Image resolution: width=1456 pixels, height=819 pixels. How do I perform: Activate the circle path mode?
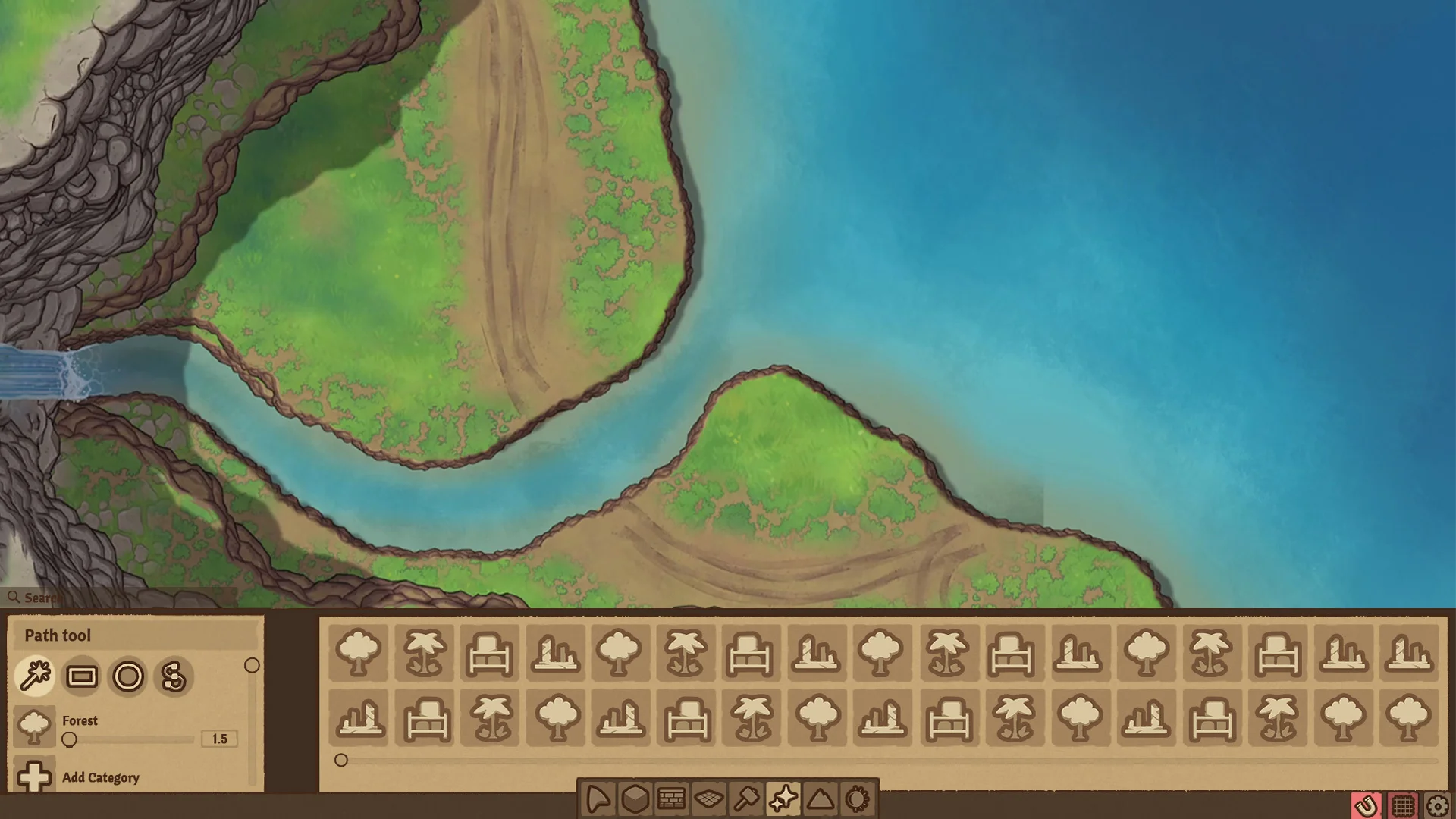129,677
